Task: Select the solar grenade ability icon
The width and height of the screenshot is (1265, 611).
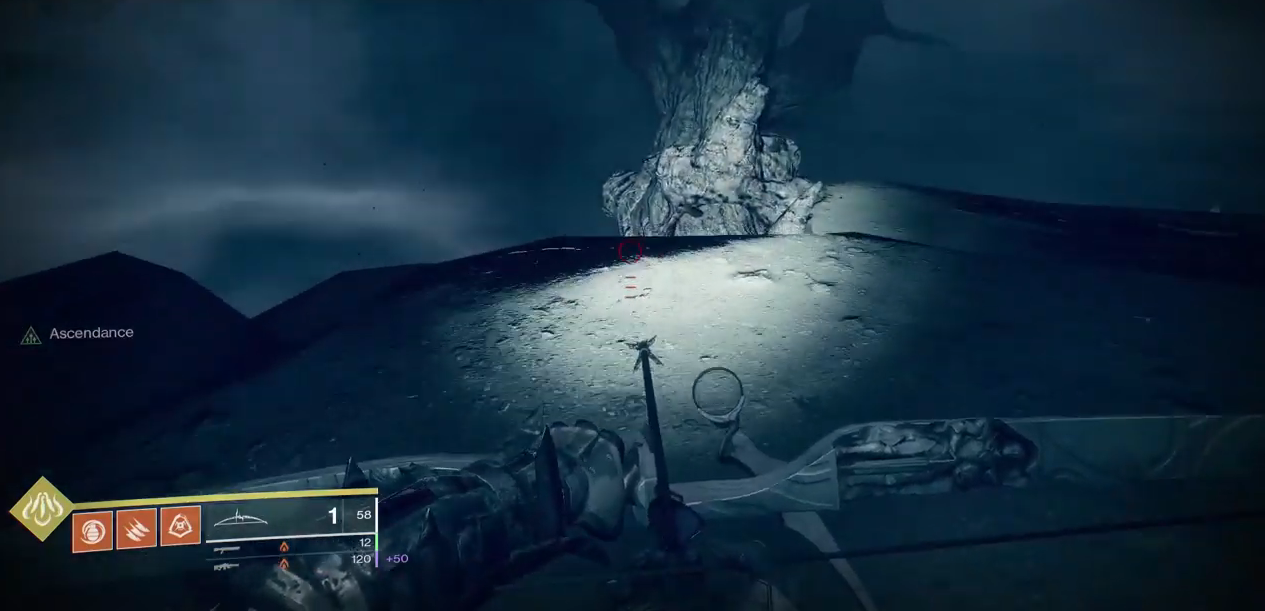Action: [92, 529]
